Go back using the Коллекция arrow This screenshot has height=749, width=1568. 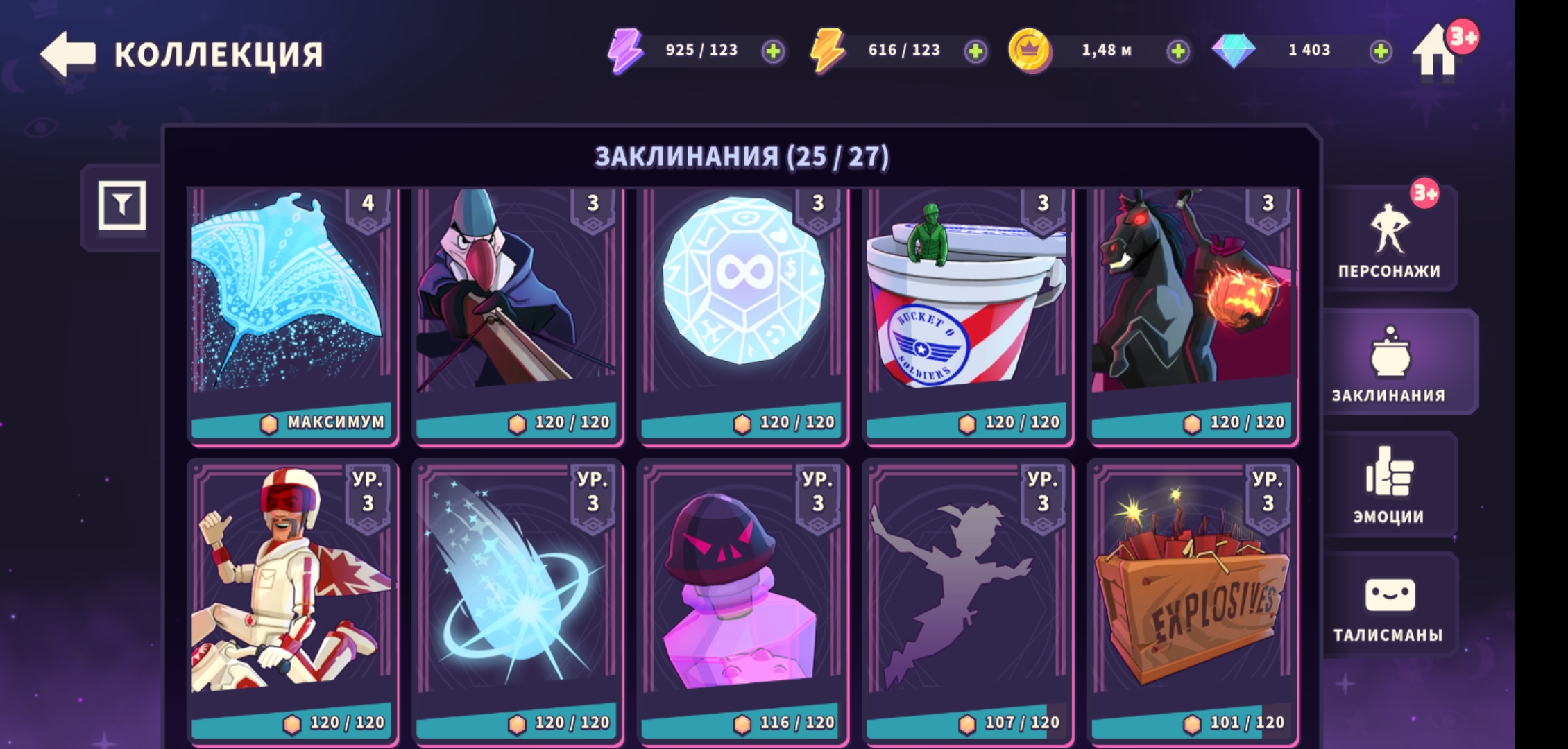coord(68,53)
